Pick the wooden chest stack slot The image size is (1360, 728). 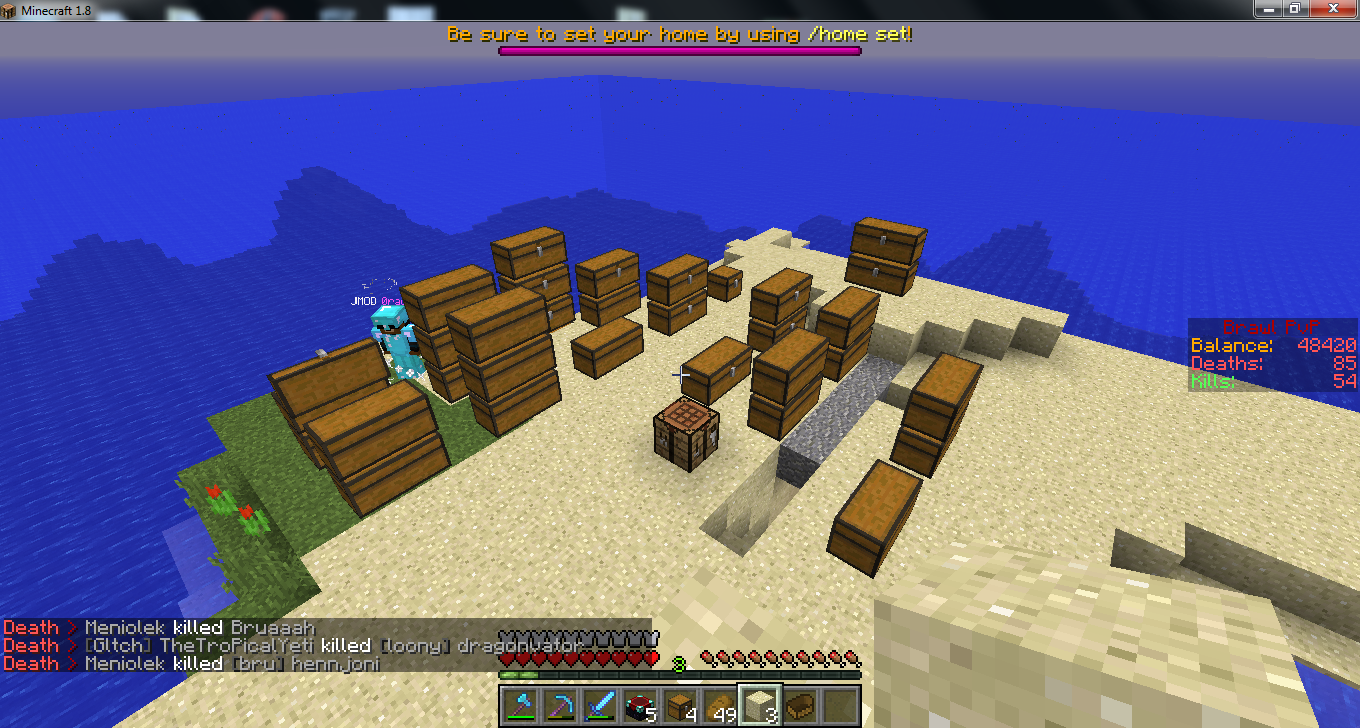tap(680, 705)
